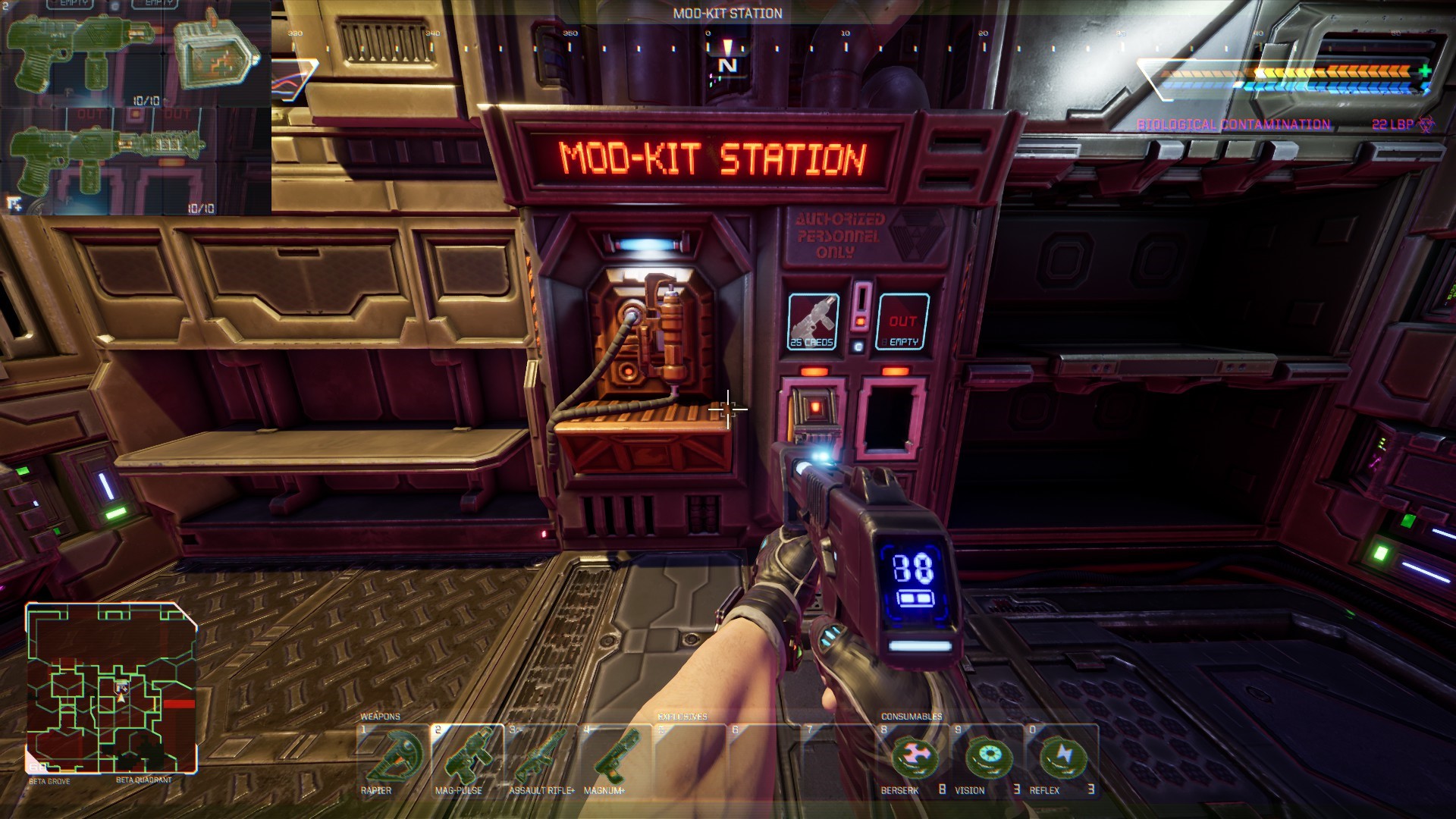1456x819 pixels.
Task: Activate the Vision consumable slot
Action: 987,759
